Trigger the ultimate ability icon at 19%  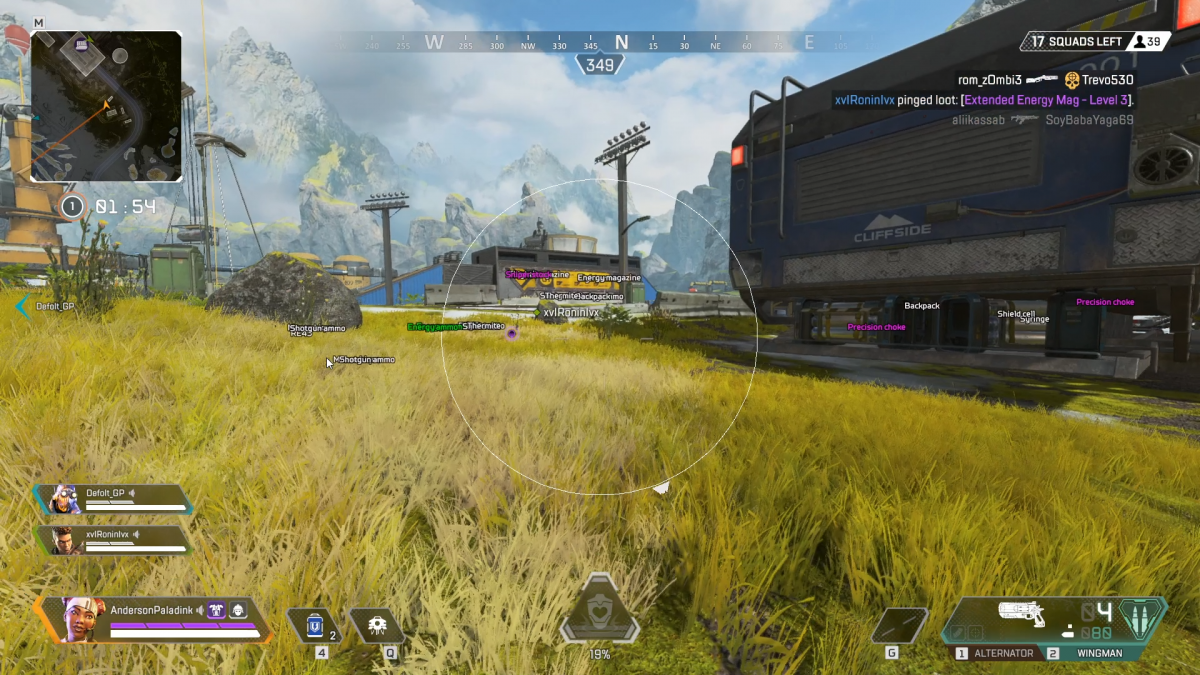click(599, 612)
